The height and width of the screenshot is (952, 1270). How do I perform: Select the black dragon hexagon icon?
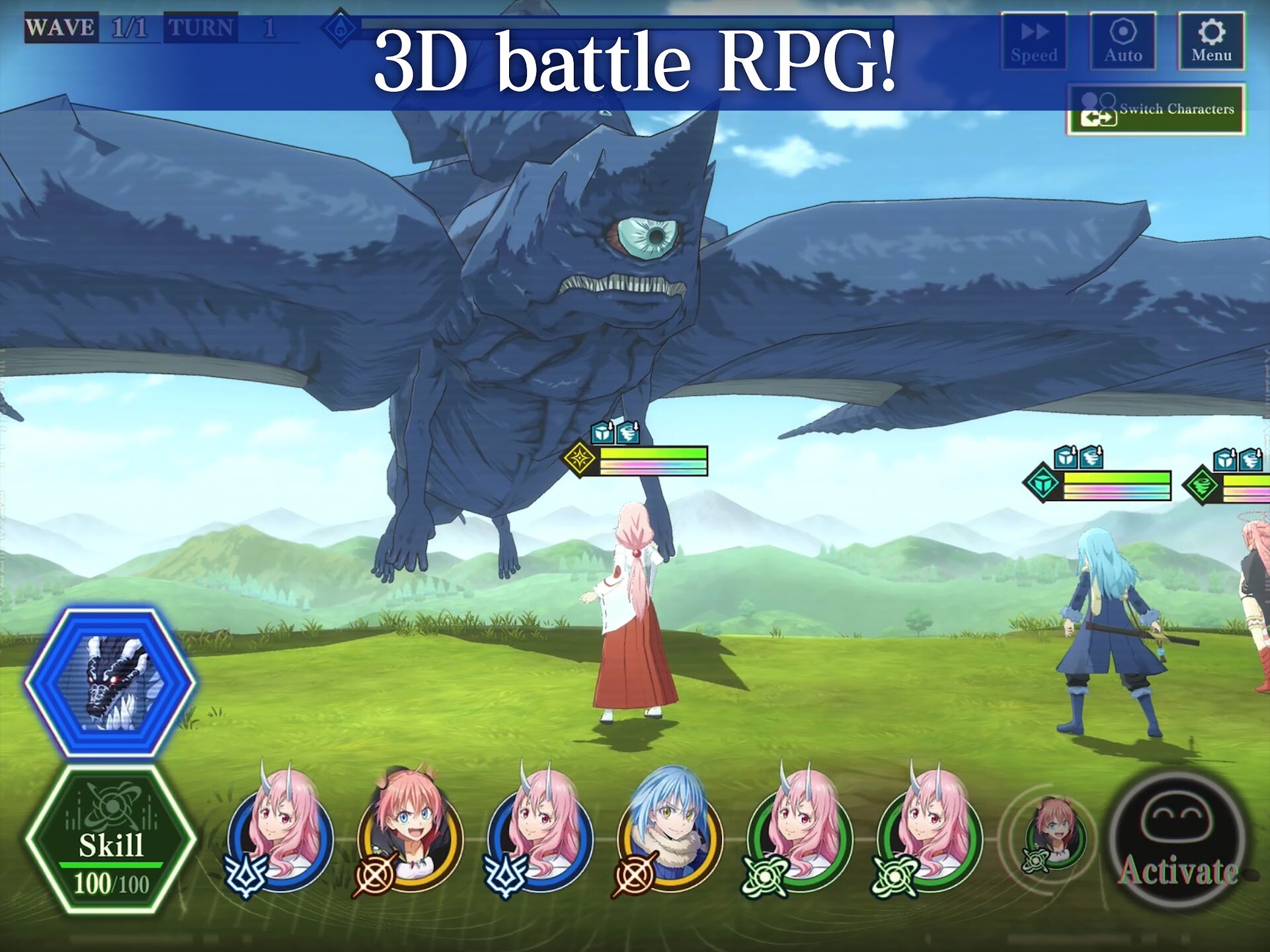[x=110, y=681]
